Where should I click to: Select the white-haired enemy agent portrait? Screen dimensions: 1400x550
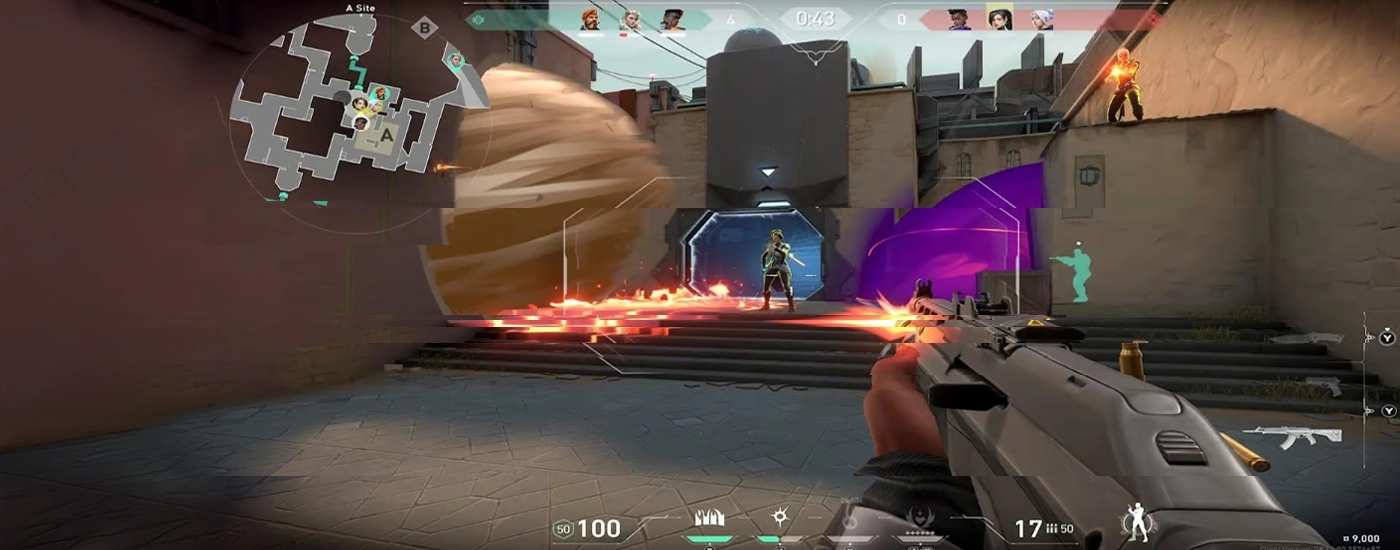tap(1038, 20)
